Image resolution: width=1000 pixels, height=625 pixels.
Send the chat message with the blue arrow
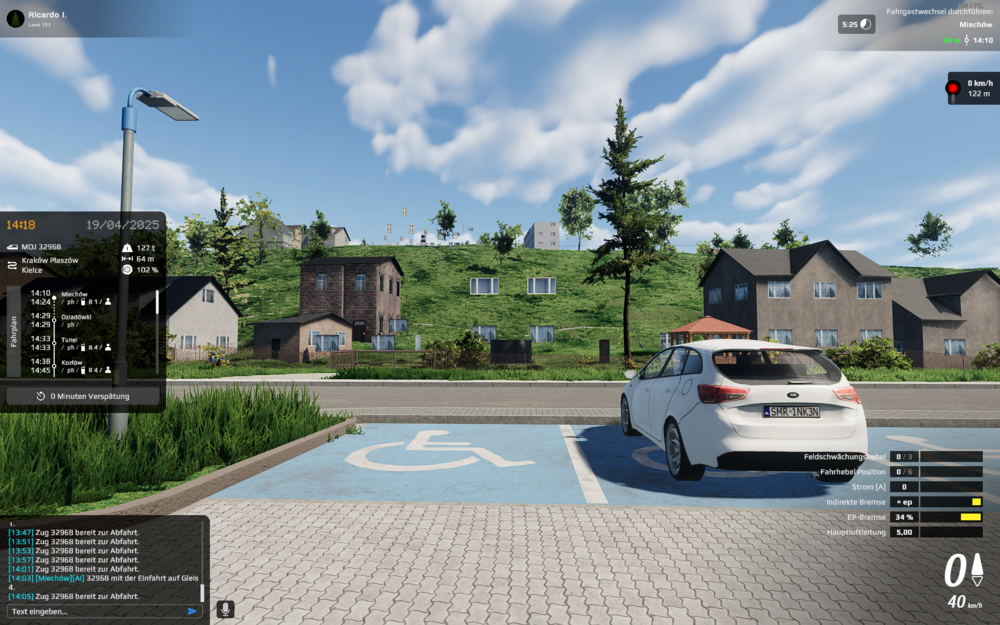pyautogui.click(x=192, y=611)
